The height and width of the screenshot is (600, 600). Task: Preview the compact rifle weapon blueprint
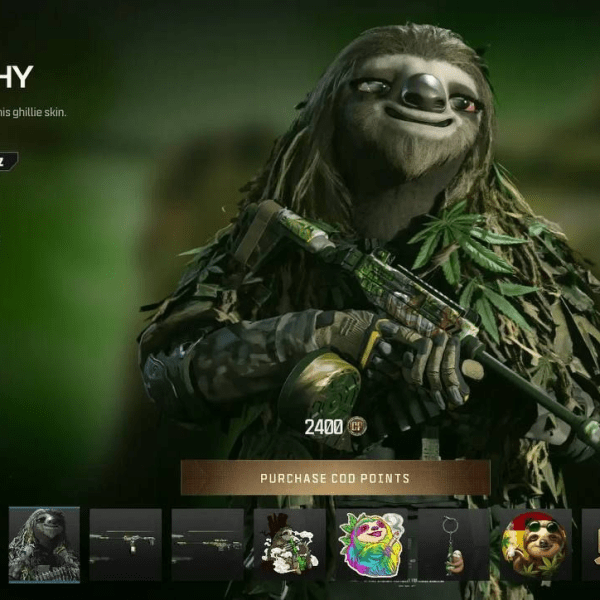pos(125,544)
